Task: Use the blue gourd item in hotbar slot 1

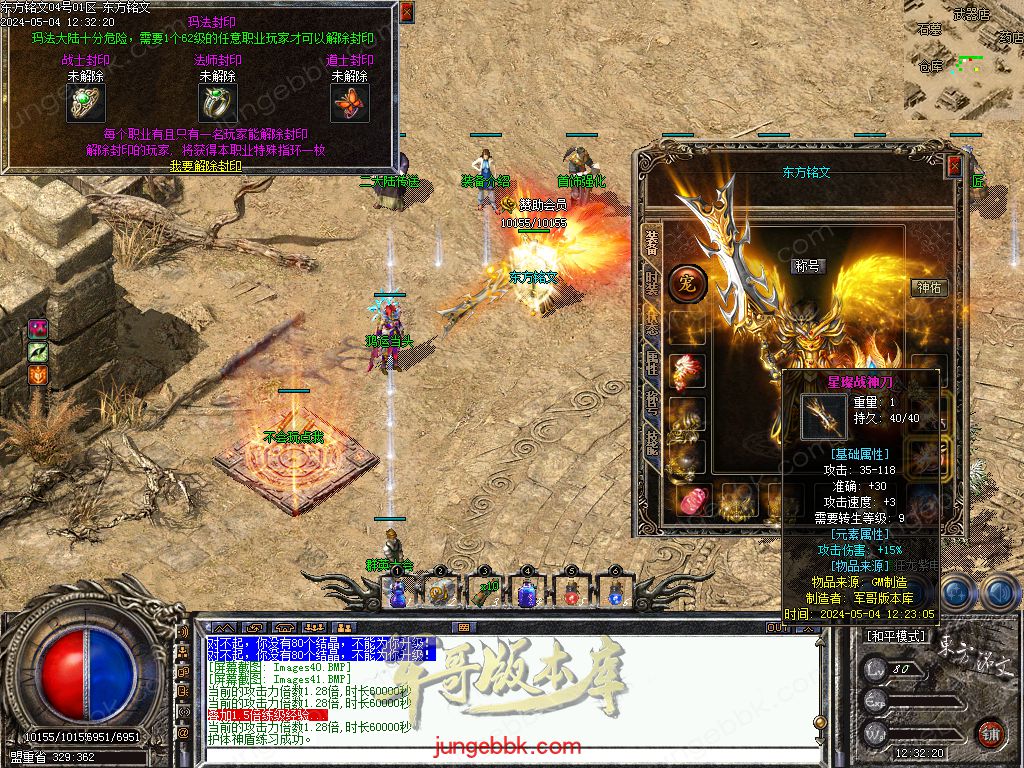Action: pos(397,593)
